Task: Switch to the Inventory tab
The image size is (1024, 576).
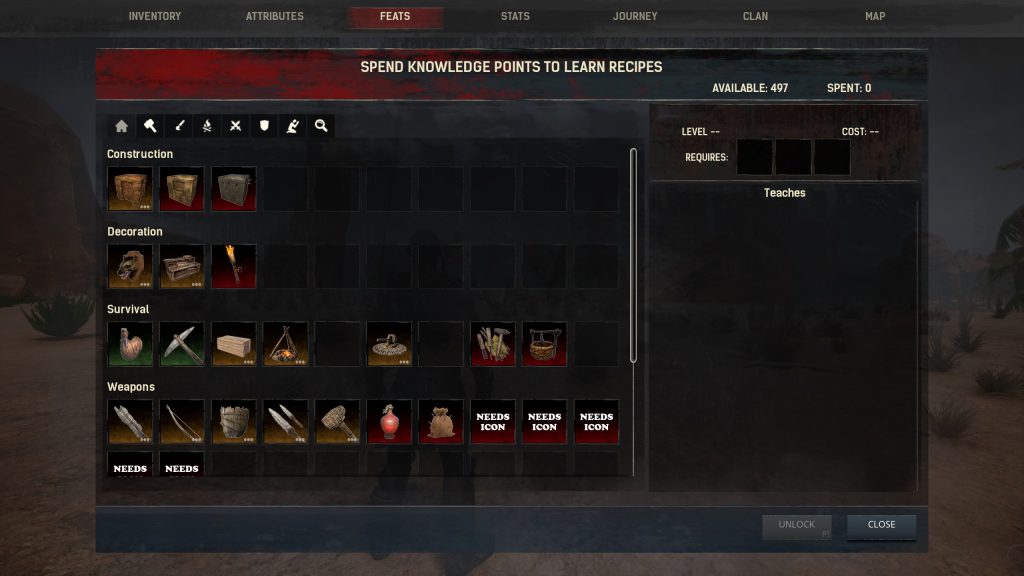Action: [155, 17]
